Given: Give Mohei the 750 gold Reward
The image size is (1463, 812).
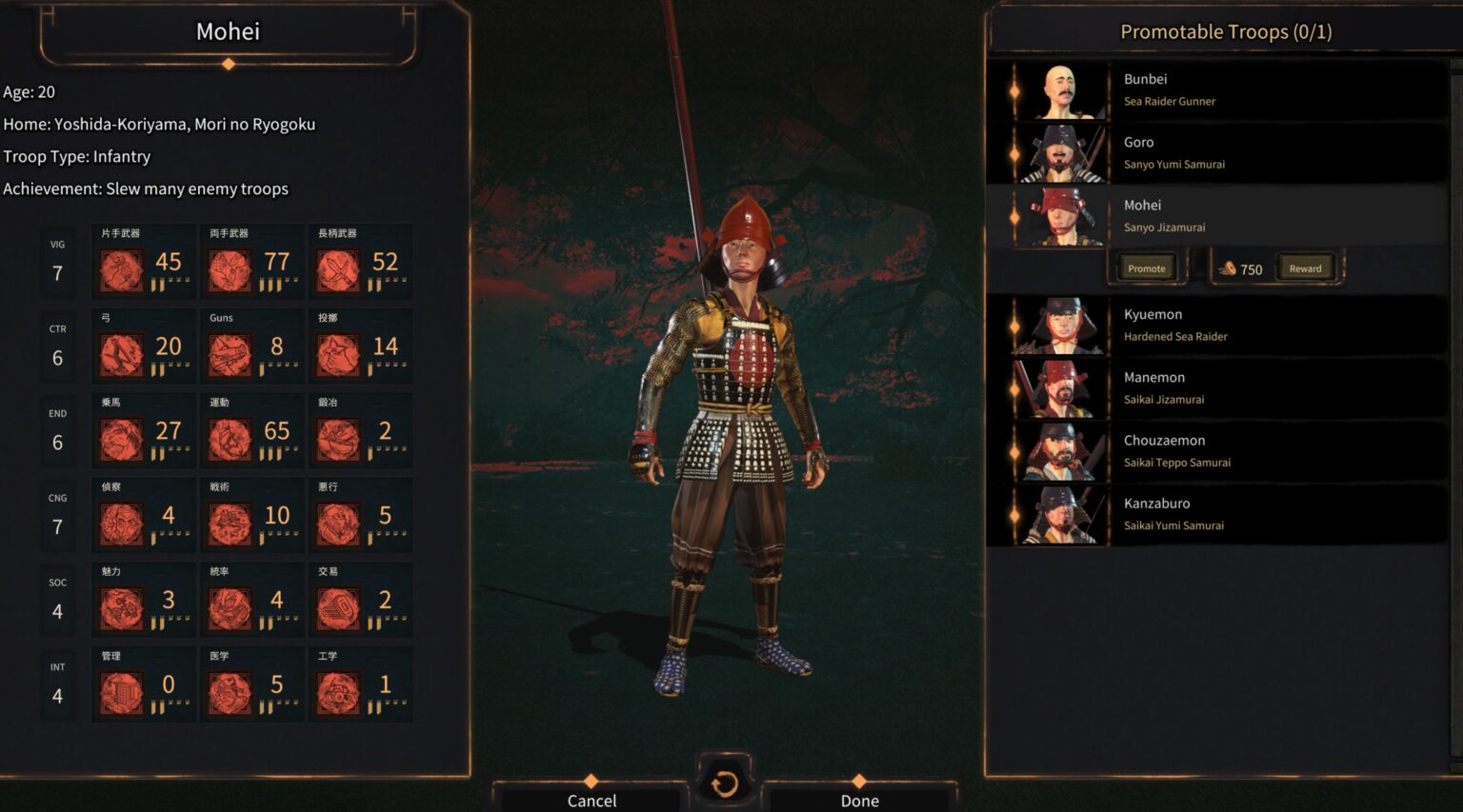Looking at the screenshot, I should (x=1305, y=268).
